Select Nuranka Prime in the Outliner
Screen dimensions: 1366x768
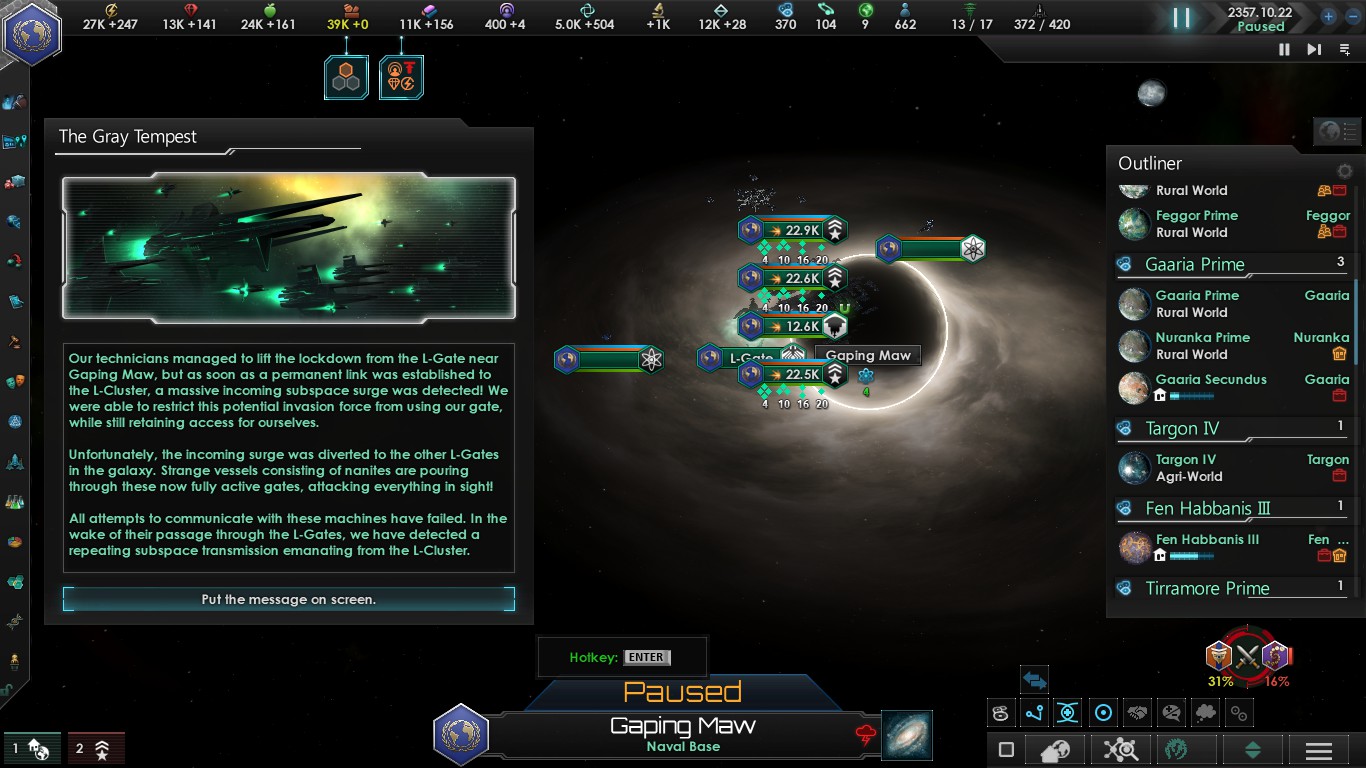pyautogui.click(x=1202, y=338)
